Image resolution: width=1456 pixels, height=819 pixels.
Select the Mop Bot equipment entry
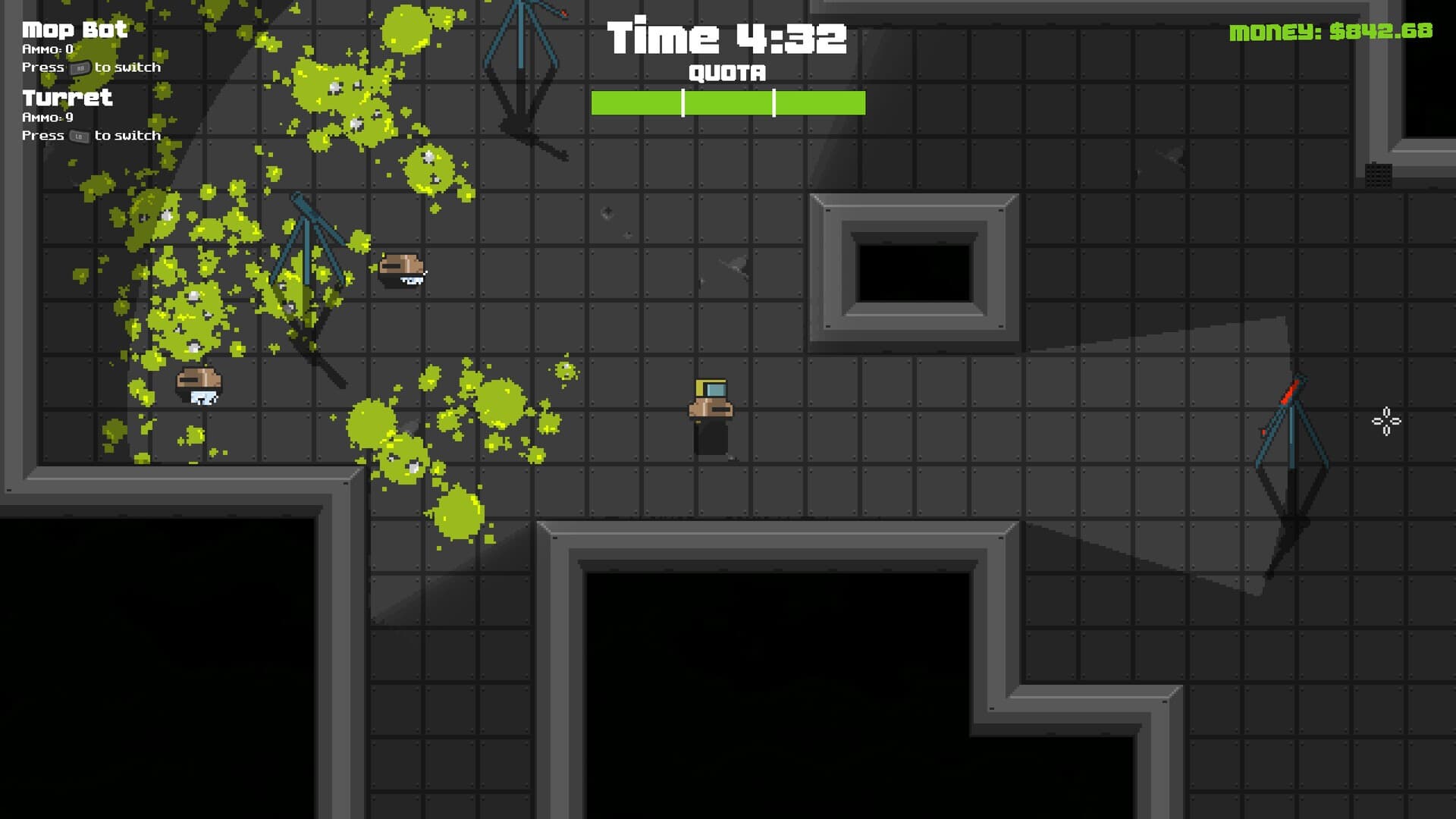74,30
